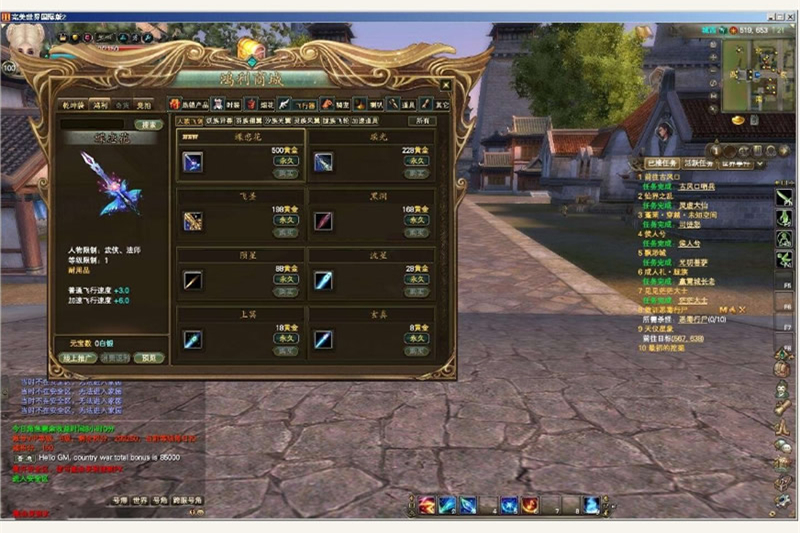Click the shop search text field
This screenshot has height=533, width=800.
96,124
